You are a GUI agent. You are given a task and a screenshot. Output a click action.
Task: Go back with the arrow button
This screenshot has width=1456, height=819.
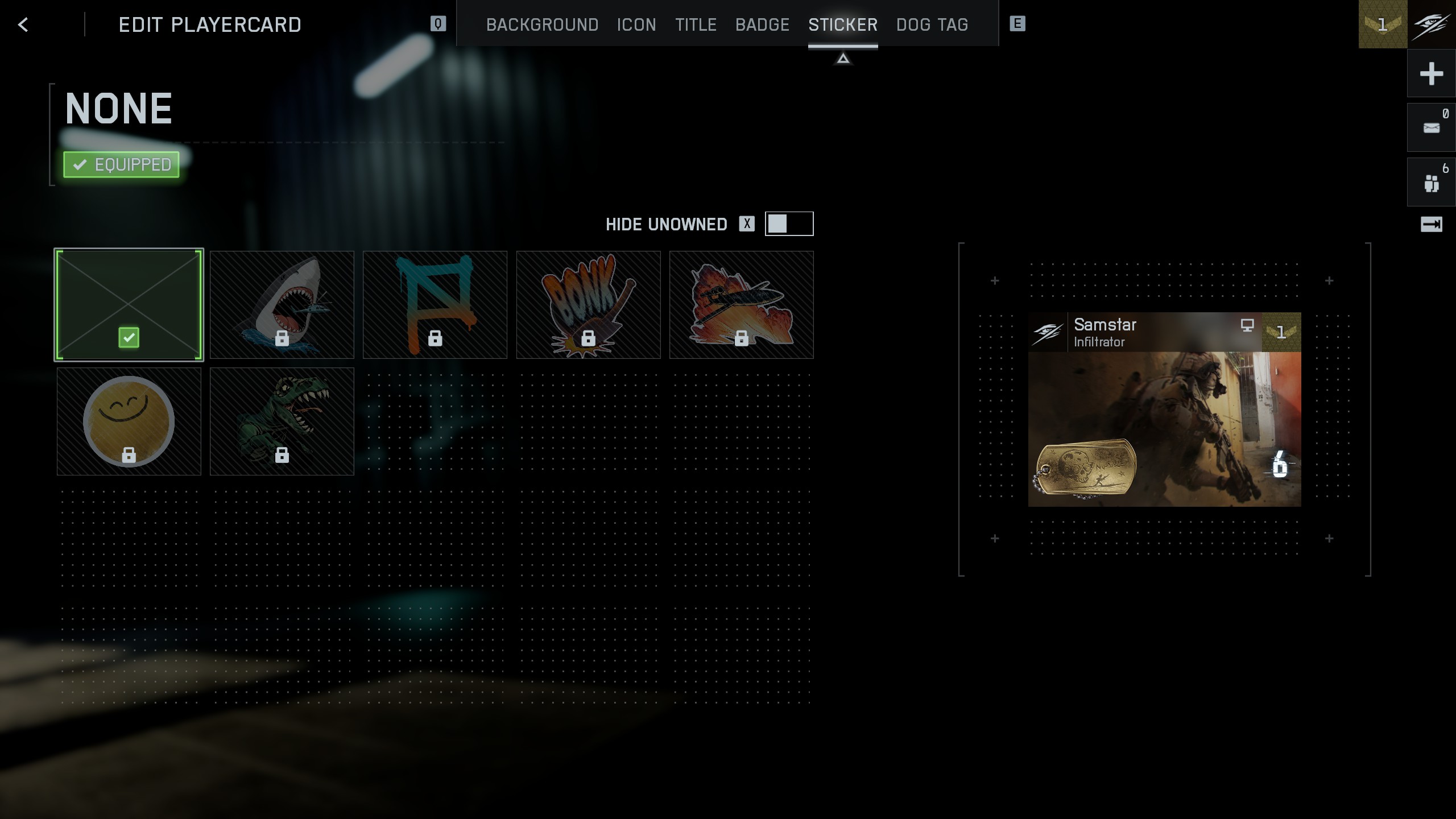tap(23, 24)
